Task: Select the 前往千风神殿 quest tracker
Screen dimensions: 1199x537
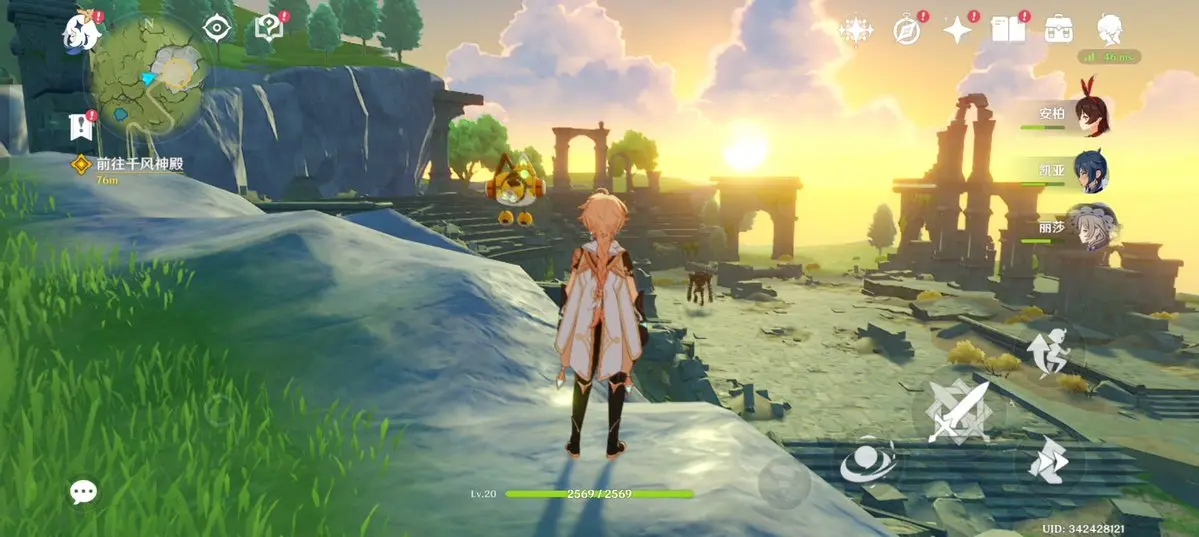Action: 138,164
